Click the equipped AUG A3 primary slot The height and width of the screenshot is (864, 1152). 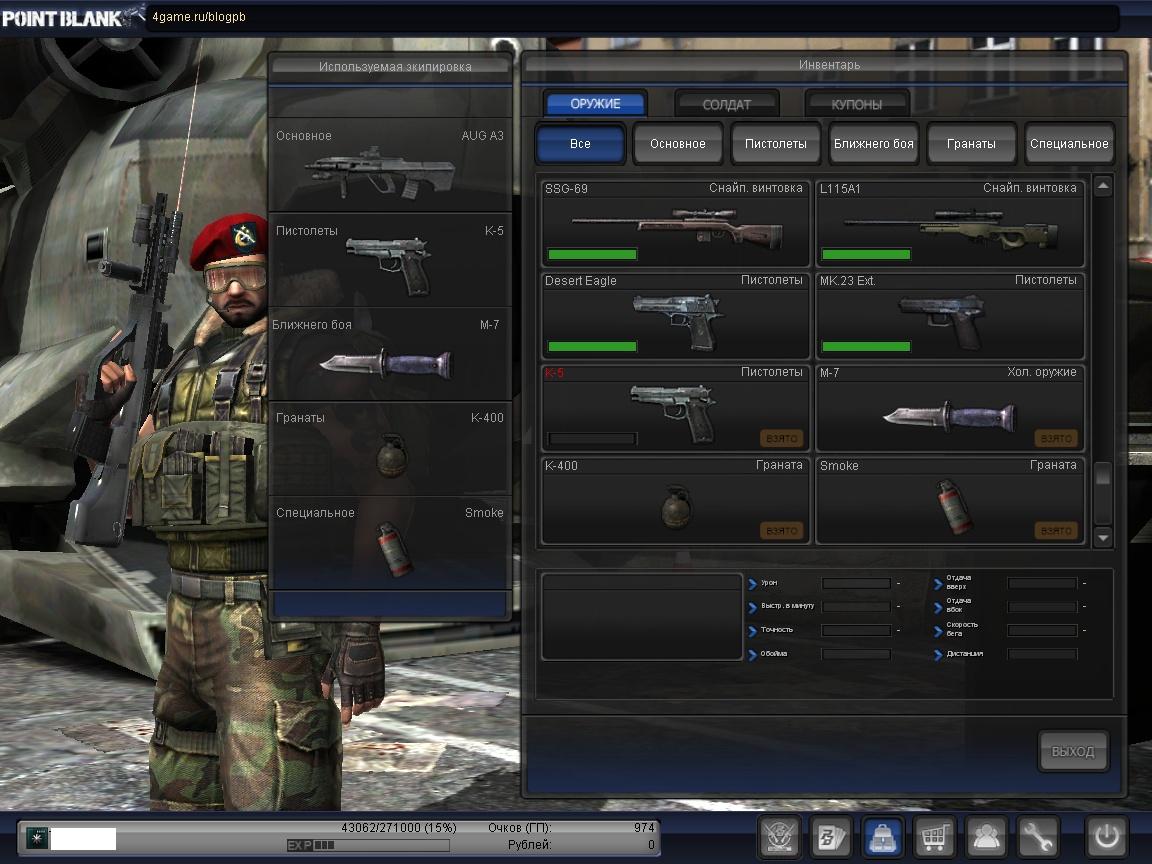coord(390,165)
